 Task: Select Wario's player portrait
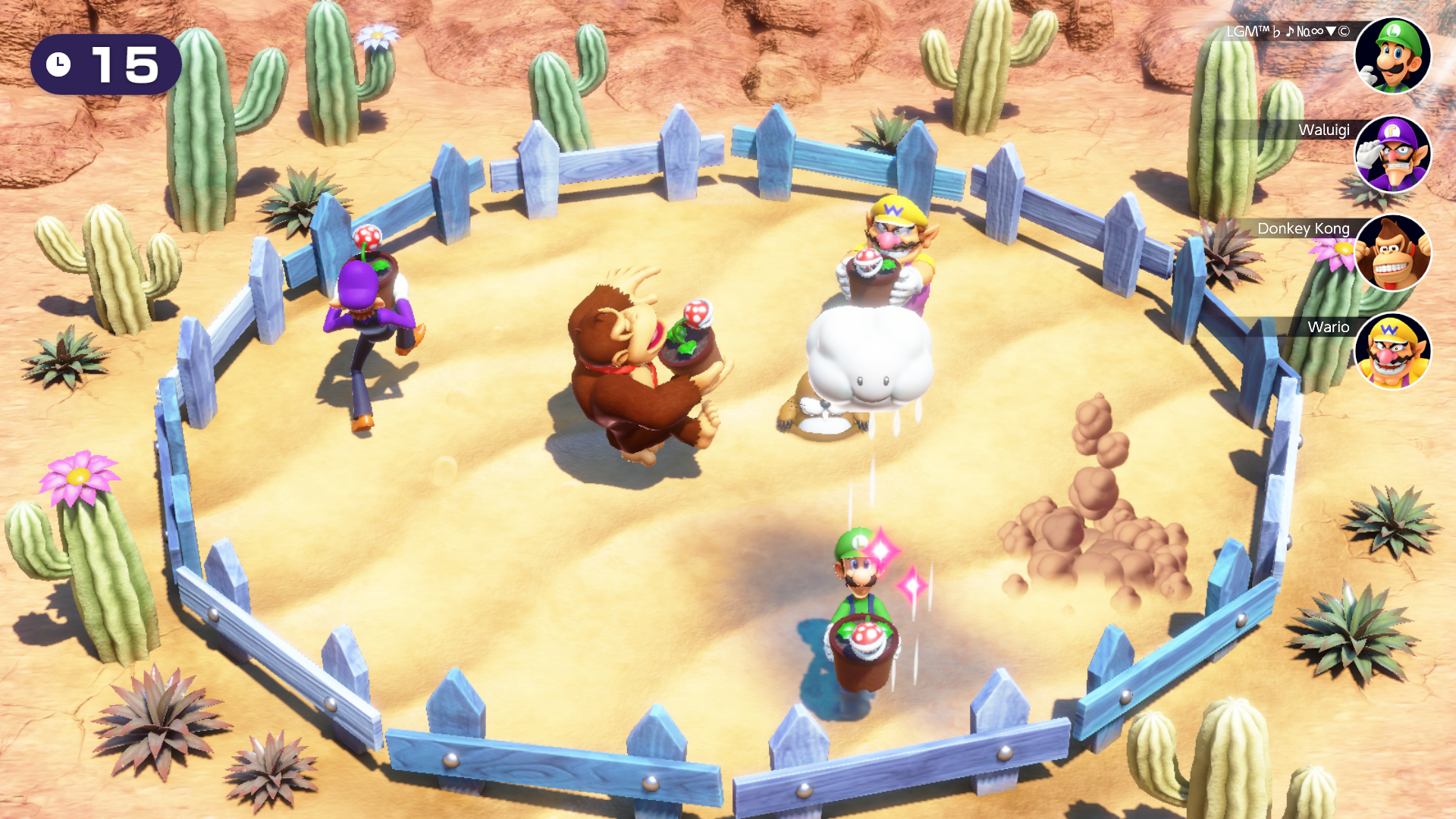point(1392,351)
